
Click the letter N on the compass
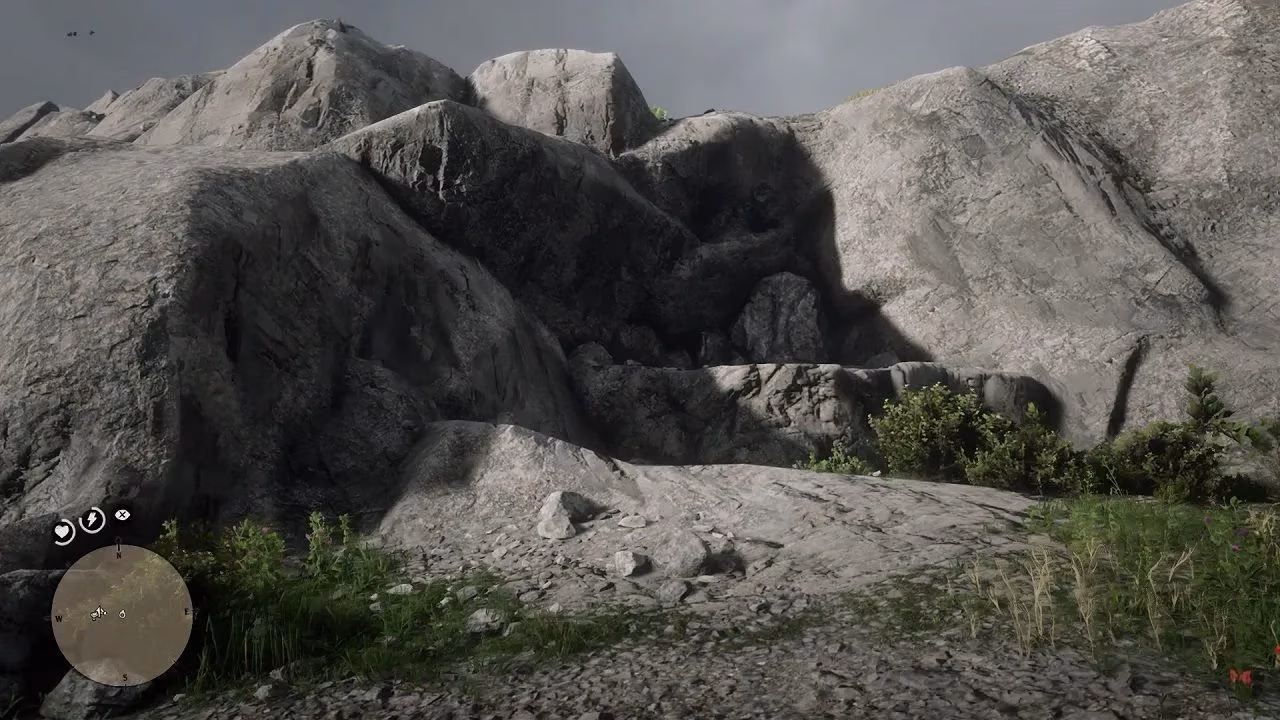pyautogui.click(x=118, y=555)
